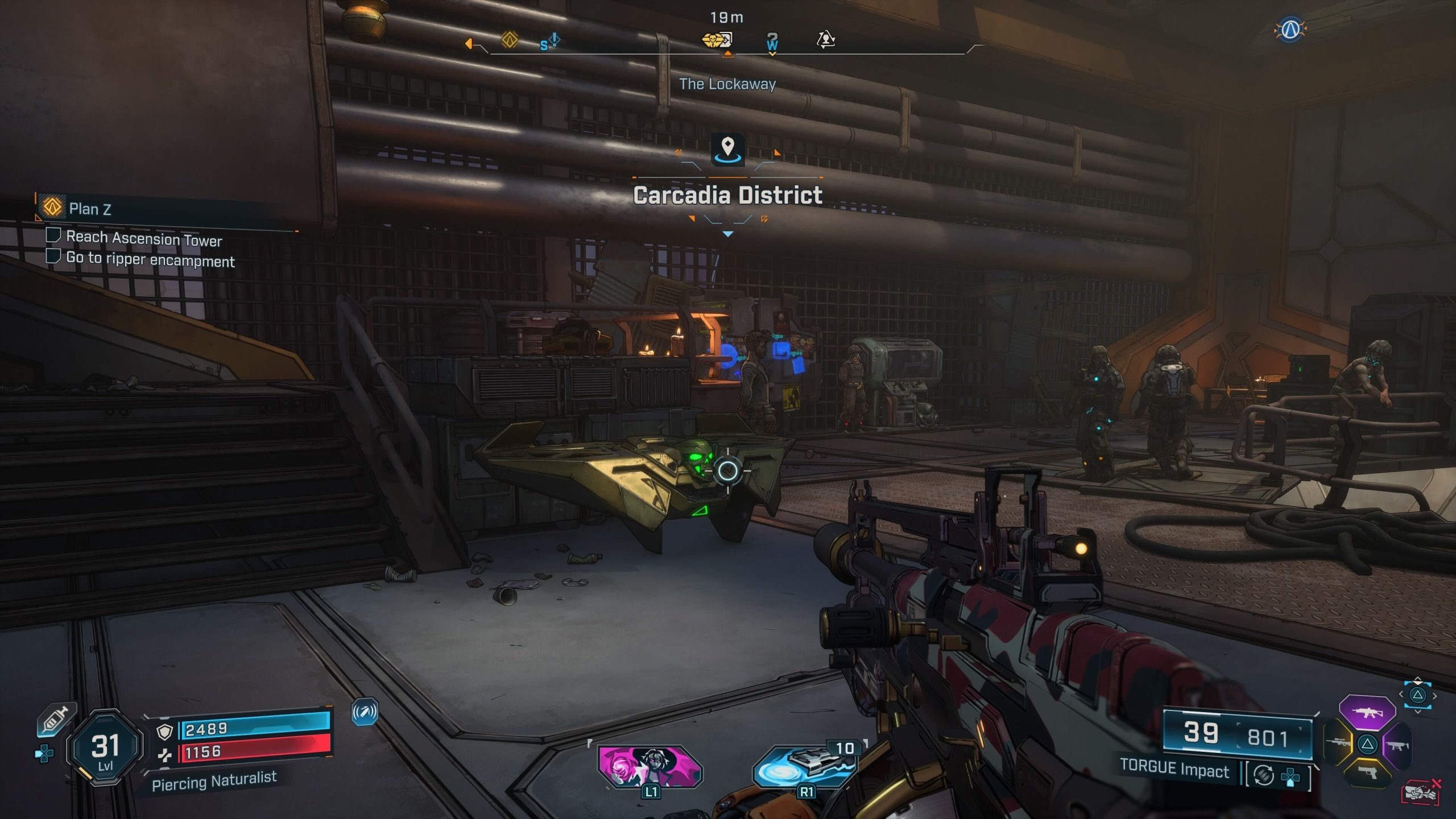Click the bullet status effect icon
This screenshot has width=1456, height=819.
[365, 712]
